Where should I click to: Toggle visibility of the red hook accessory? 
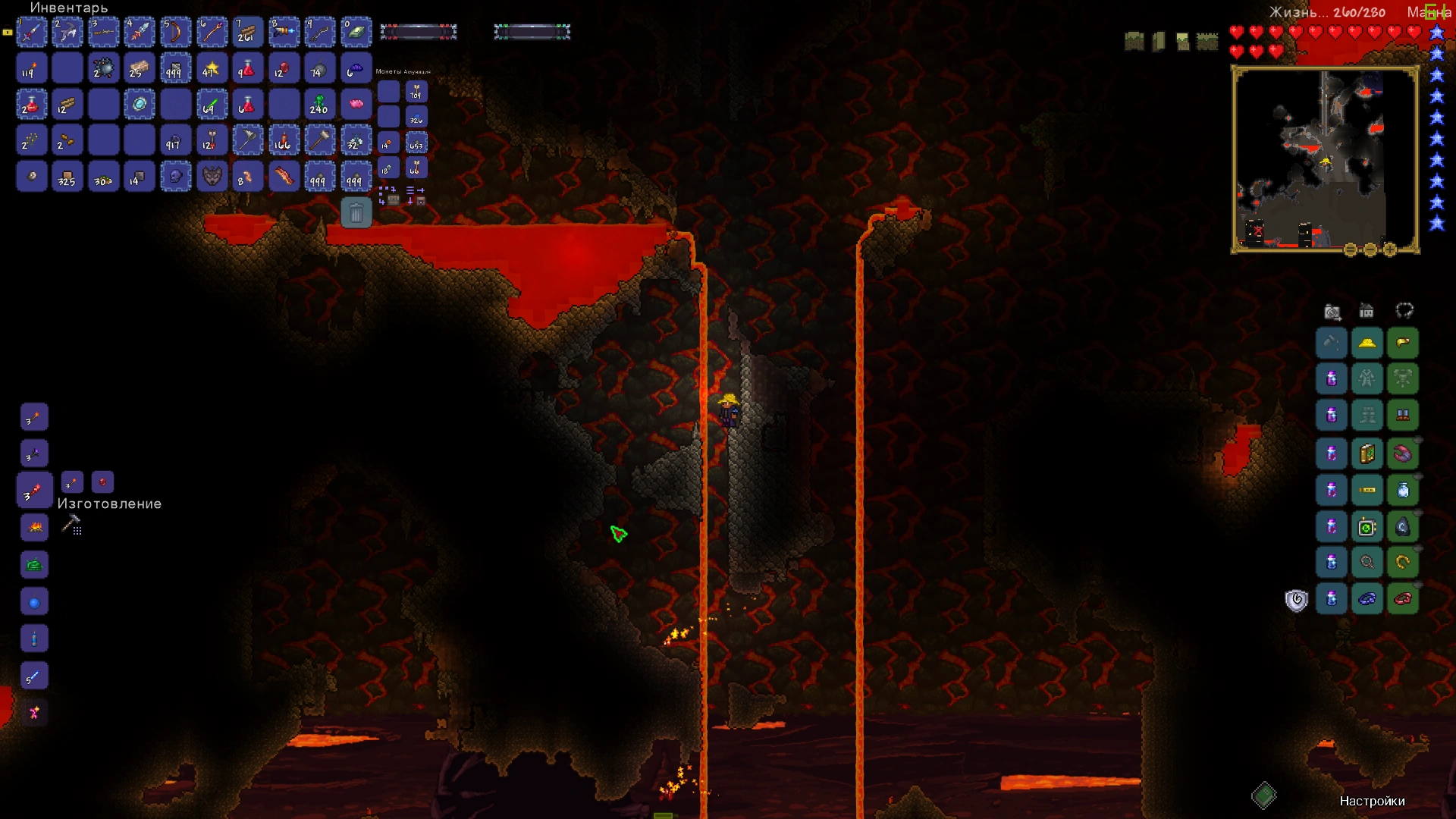pos(1420,440)
